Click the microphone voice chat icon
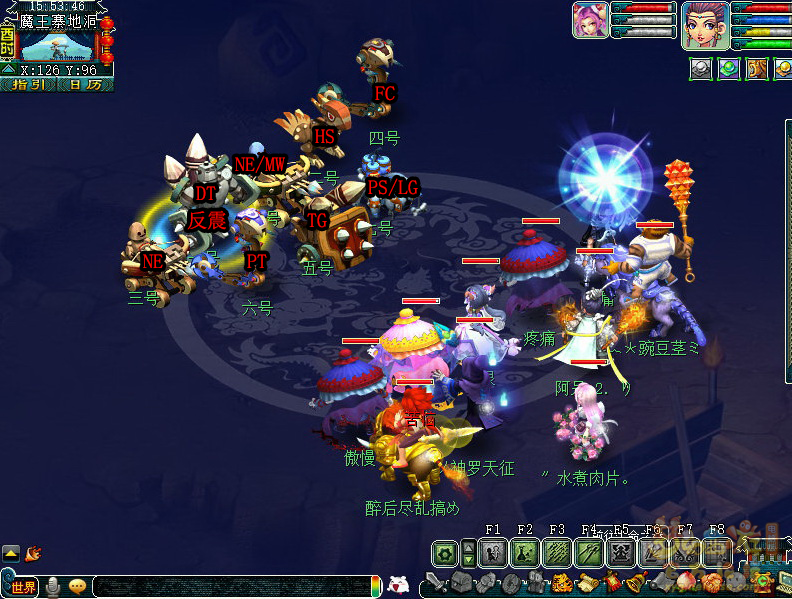Image resolution: width=792 pixels, height=599 pixels. (x=52, y=586)
